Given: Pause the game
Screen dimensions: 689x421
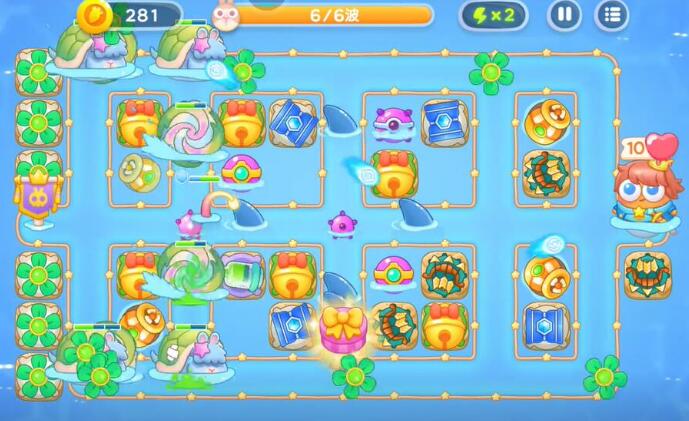Looking at the screenshot, I should (x=564, y=15).
